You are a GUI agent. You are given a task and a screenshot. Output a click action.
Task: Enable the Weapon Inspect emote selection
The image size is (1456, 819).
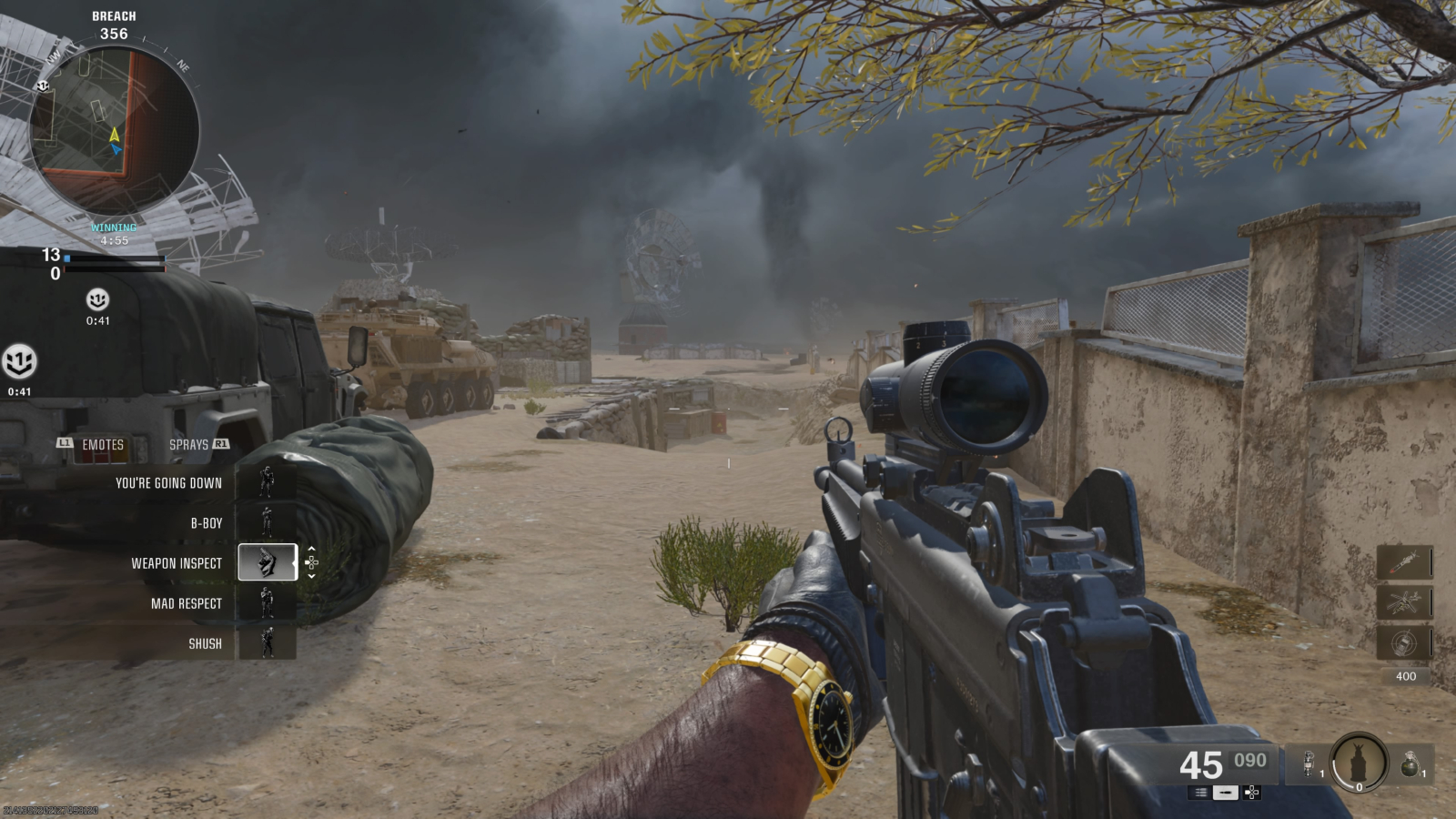tap(268, 563)
